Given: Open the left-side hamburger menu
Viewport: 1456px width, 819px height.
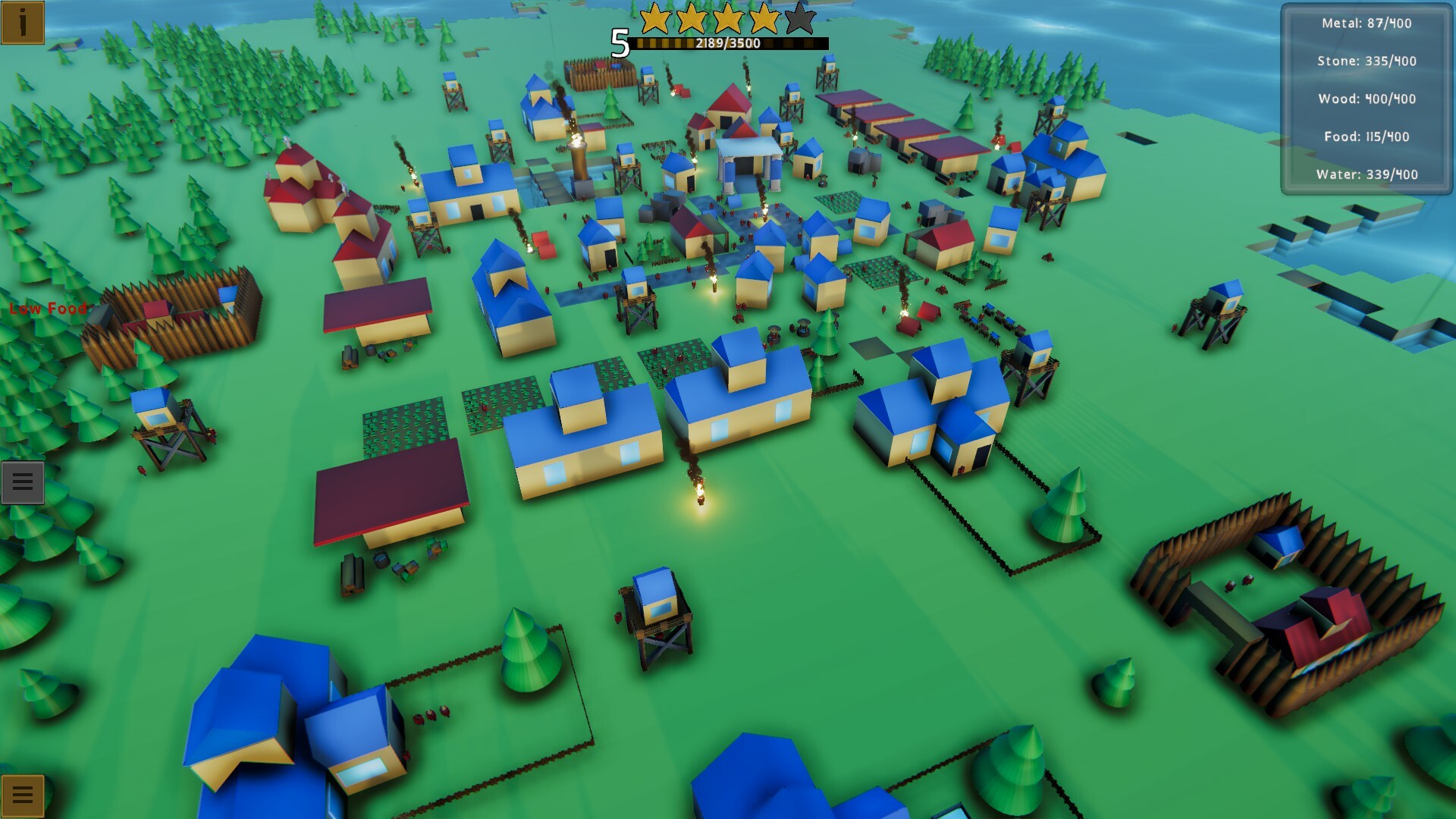Looking at the screenshot, I should pyautogui.click(x=23, y=481).
